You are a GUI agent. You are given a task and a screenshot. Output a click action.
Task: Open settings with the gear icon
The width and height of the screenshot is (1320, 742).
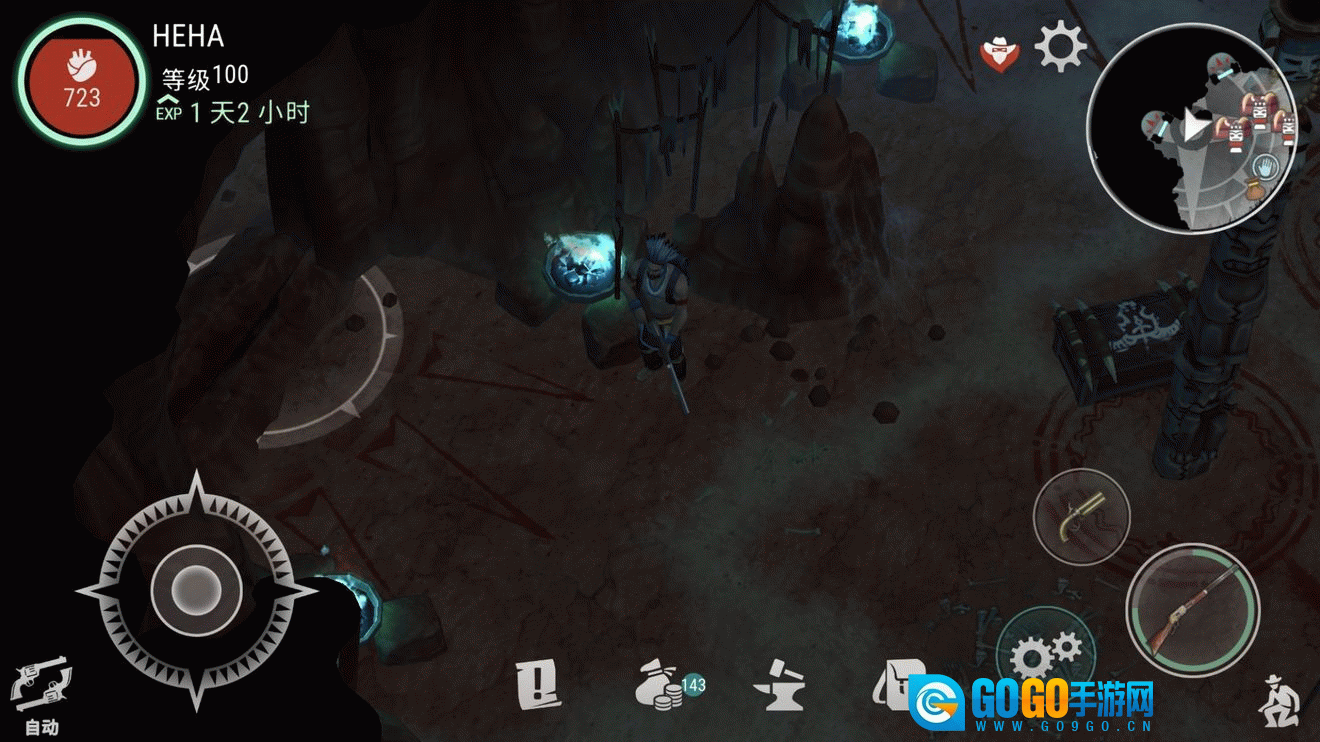point(1060,47)
